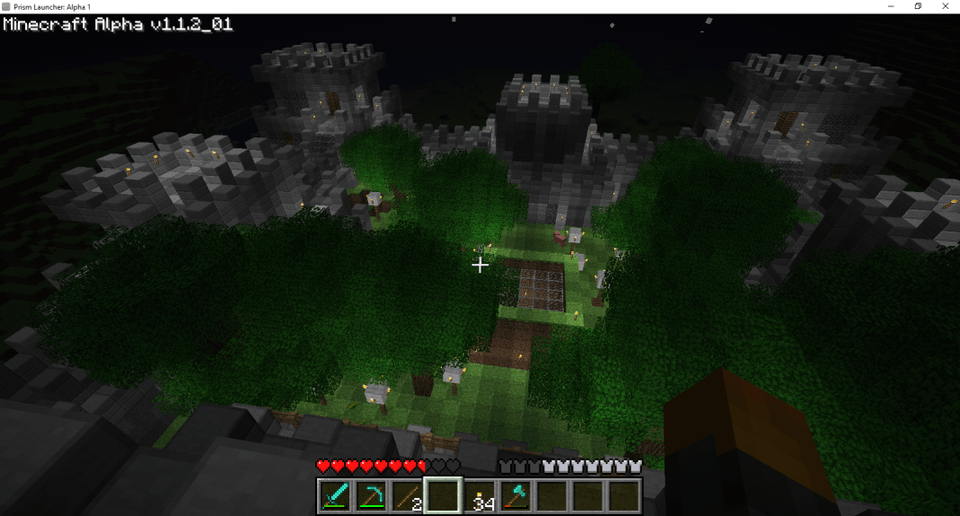This screenshot has height=516, width=960.
Task: Minimize the game window
Action: pos(890,6)
